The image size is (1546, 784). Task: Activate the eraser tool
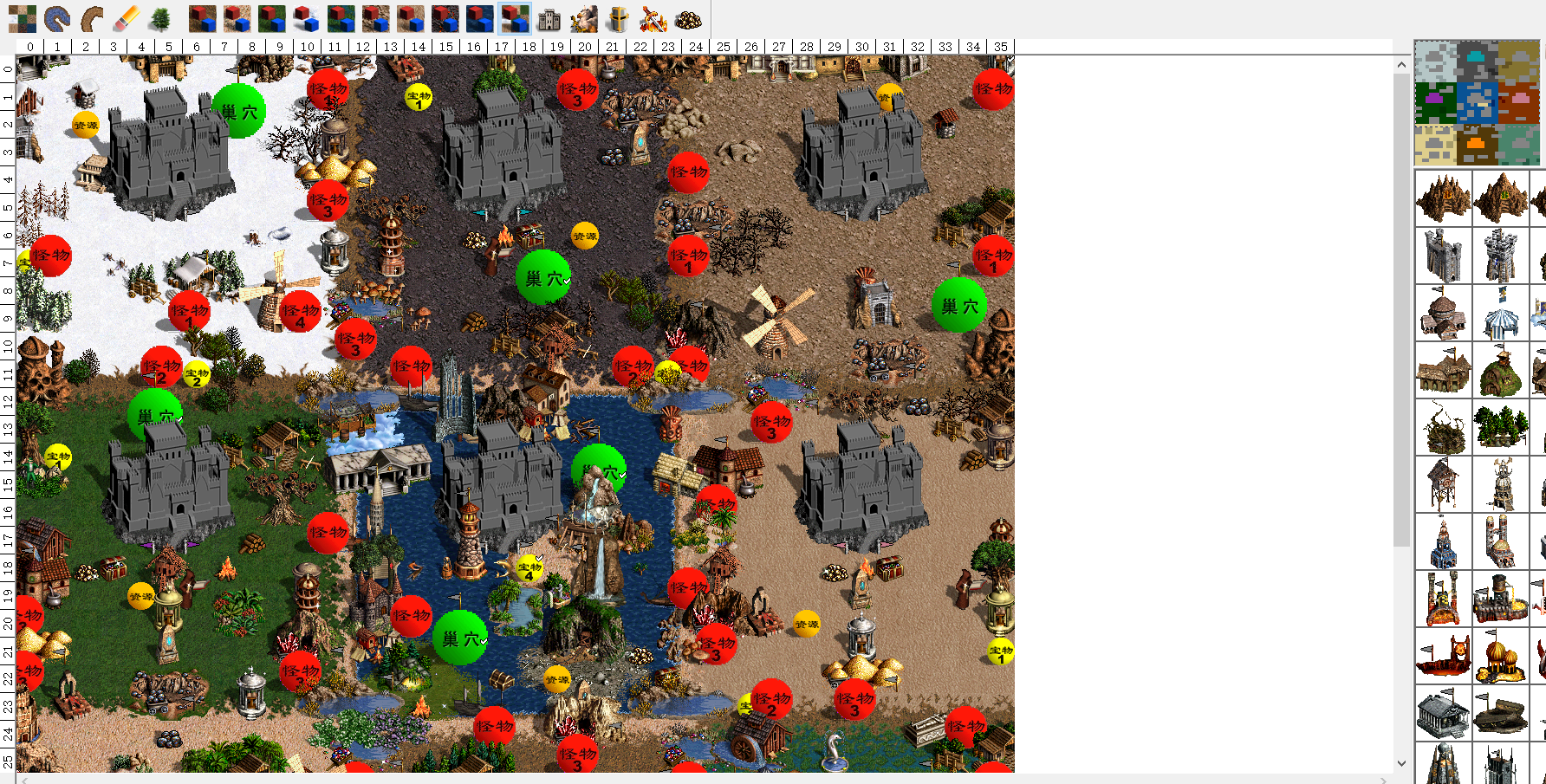pos(126,18)
